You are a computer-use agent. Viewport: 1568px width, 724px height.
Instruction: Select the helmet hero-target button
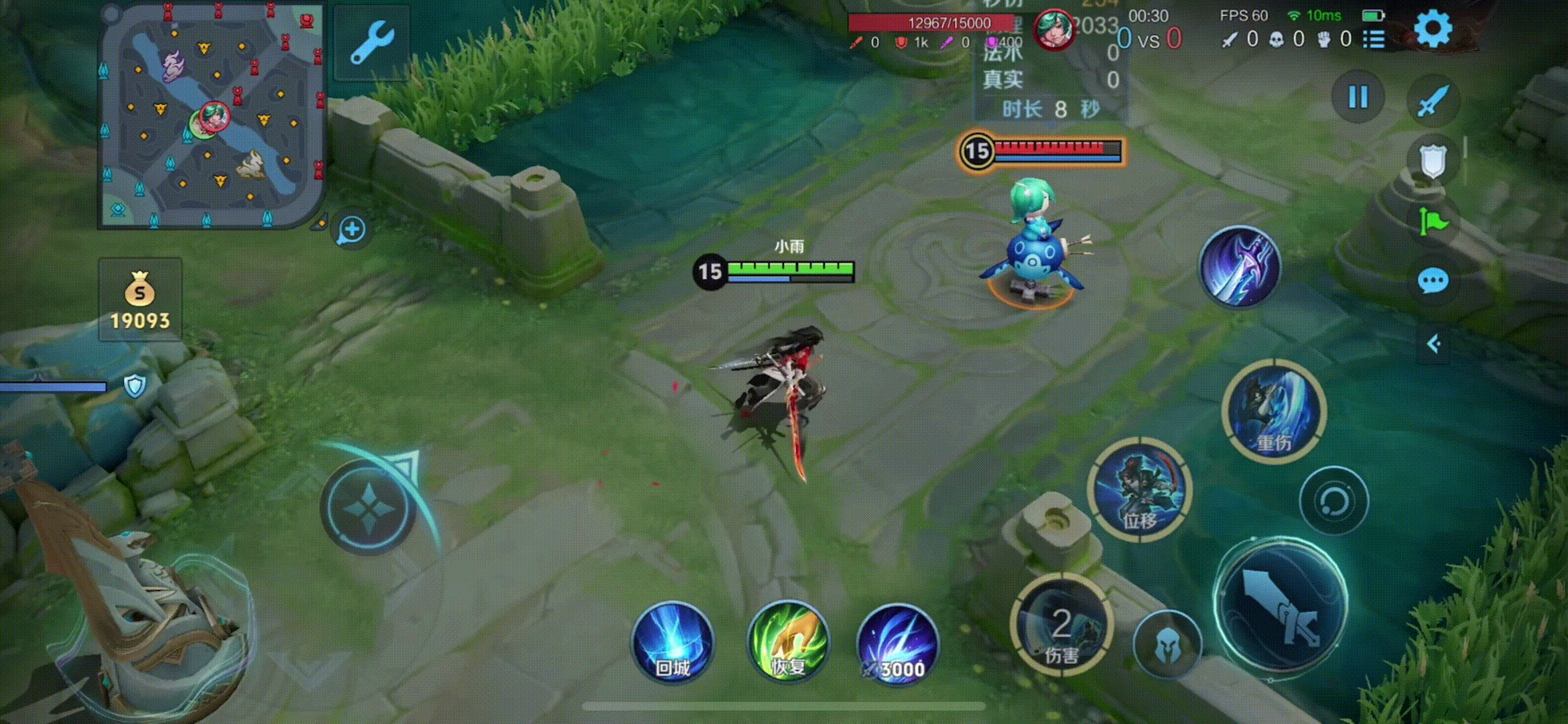click(1167, 645)
